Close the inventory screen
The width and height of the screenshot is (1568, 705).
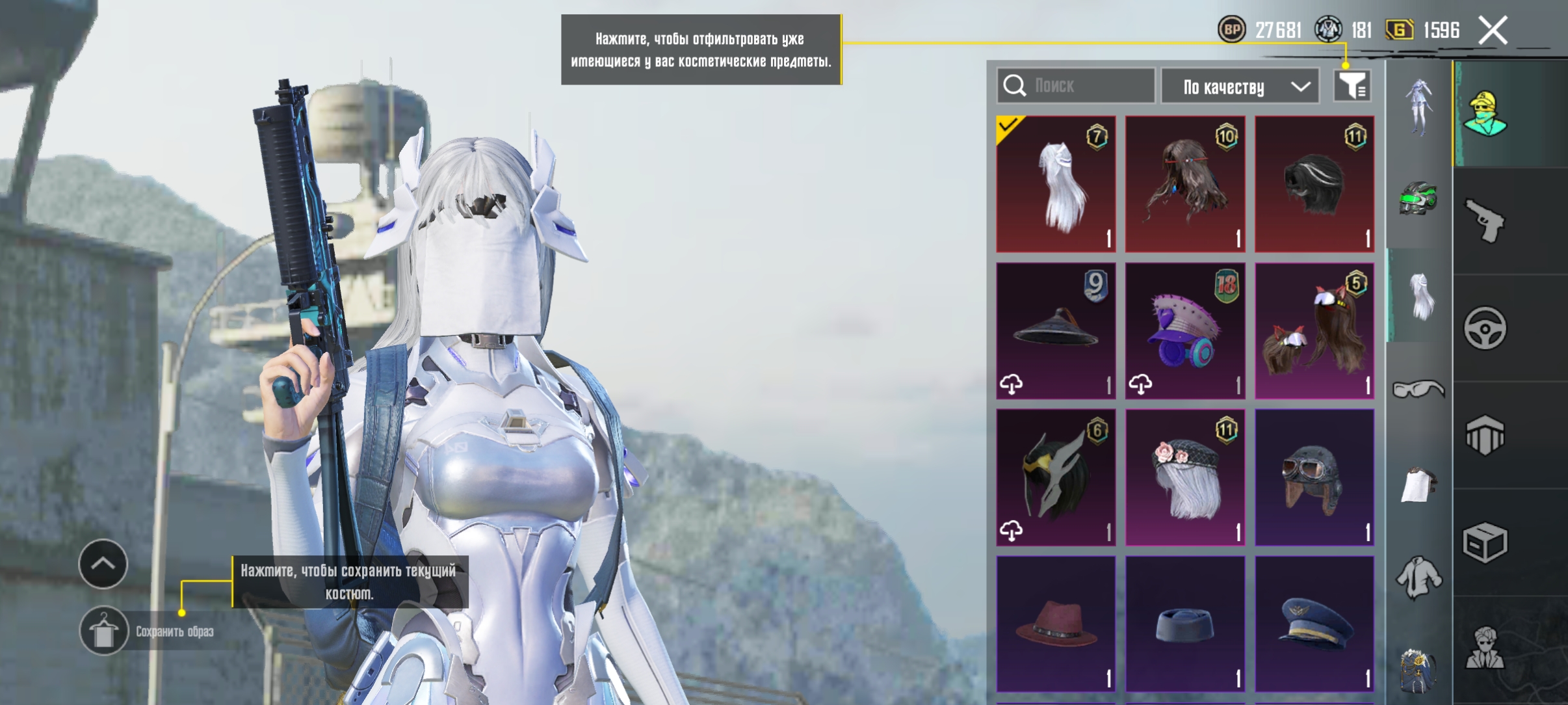(x=1493, y=31)
